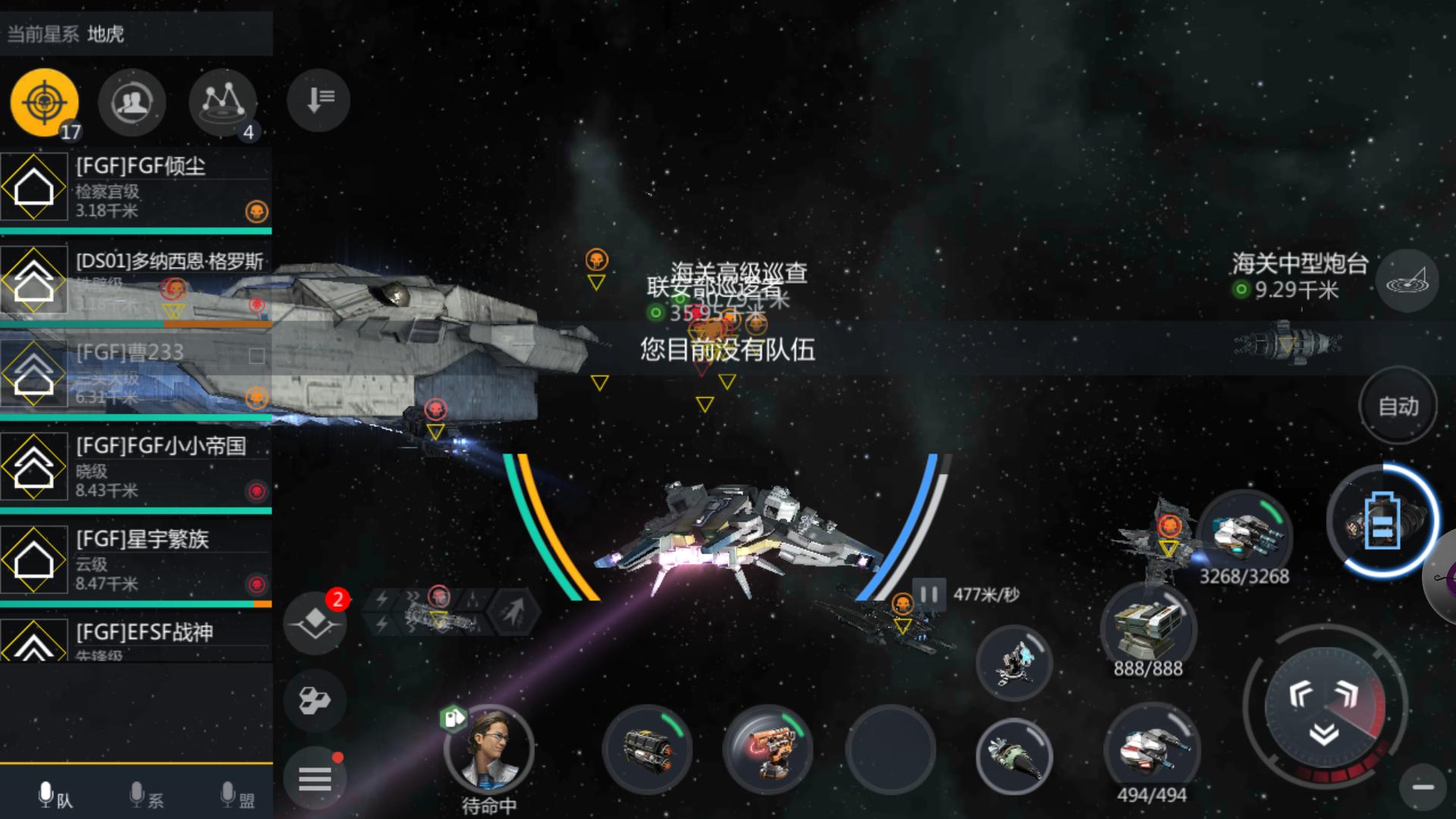
Task: Toggle the team voice channel 队
Action: 55,795
